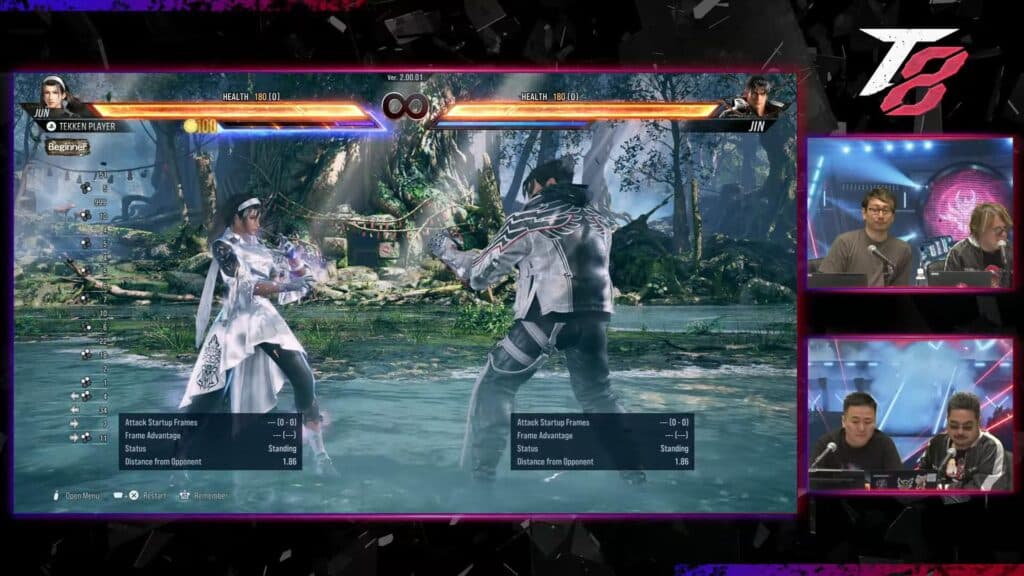Click the Beginner rank badge
Viewport: 1024px width, 576px height.
[68, 148]
